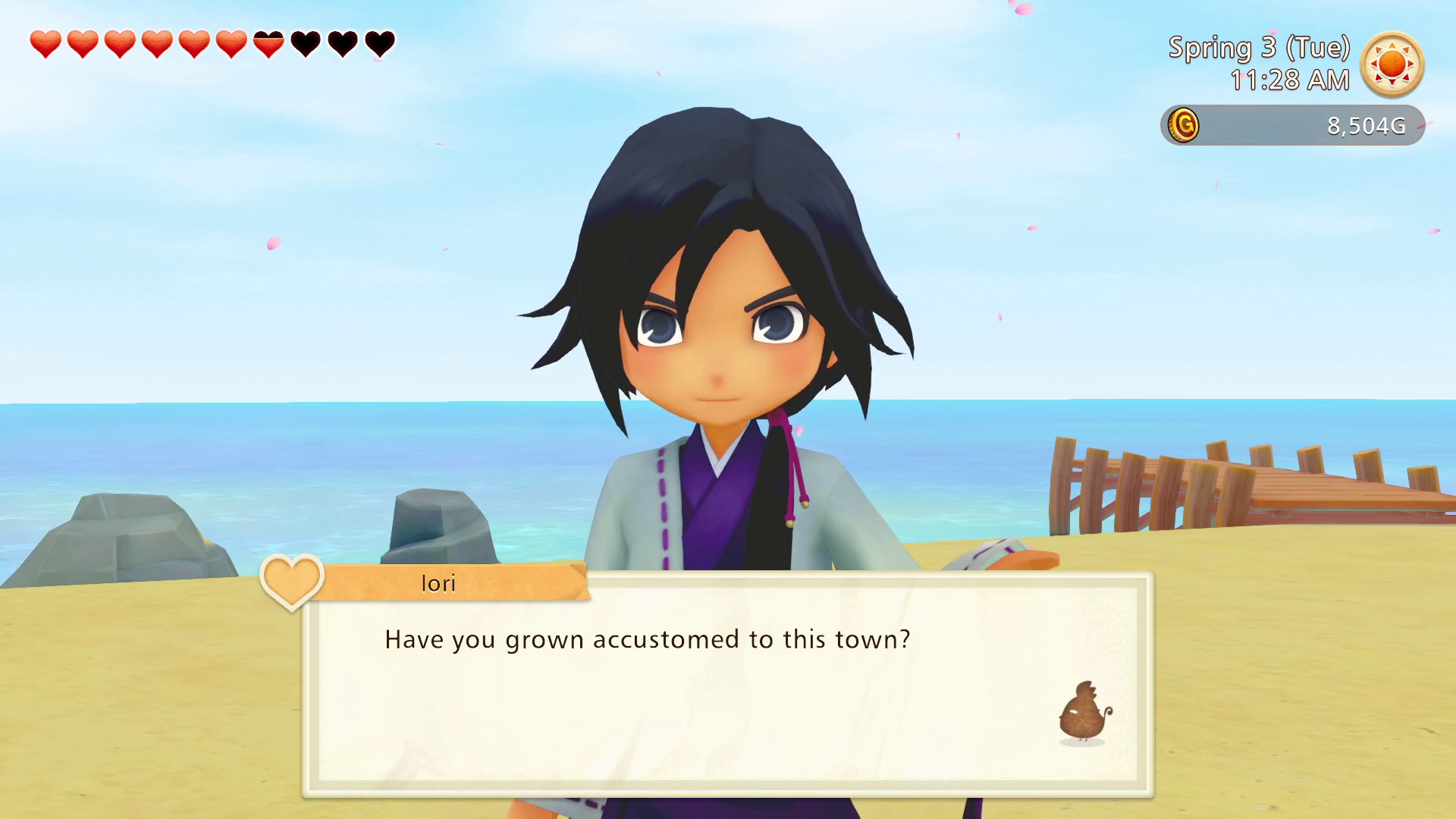Click the first red heart in the health bar
Viewport: 1456px width, 819px height.
coord(44,43)
